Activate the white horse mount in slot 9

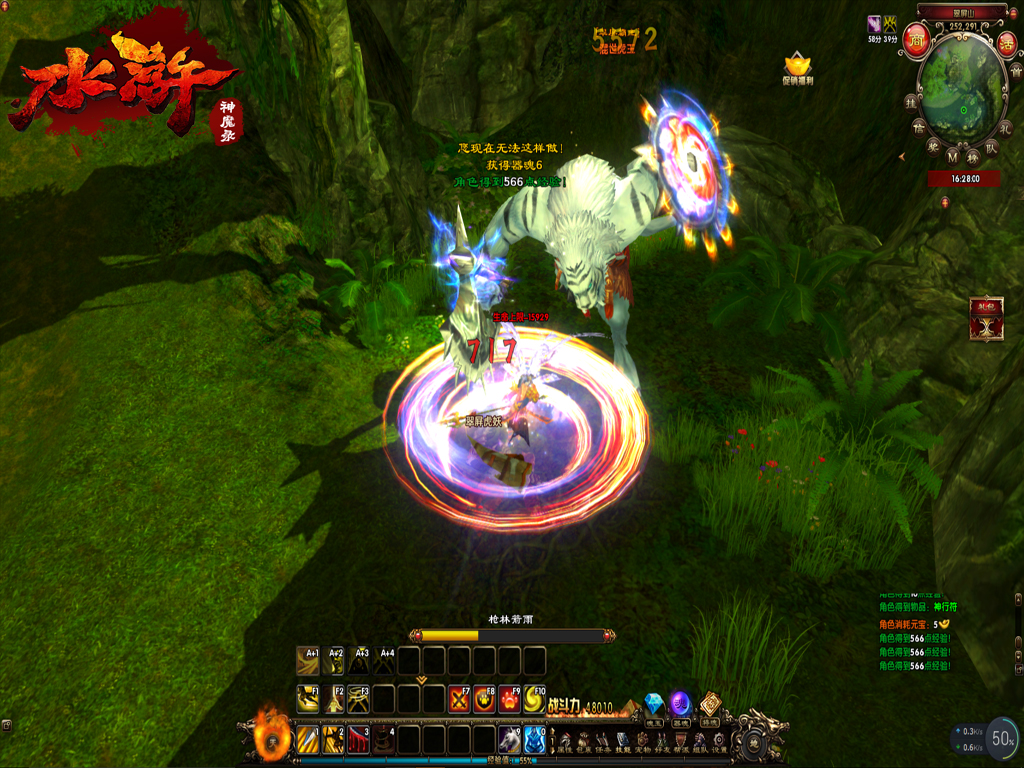coord(509,740)
